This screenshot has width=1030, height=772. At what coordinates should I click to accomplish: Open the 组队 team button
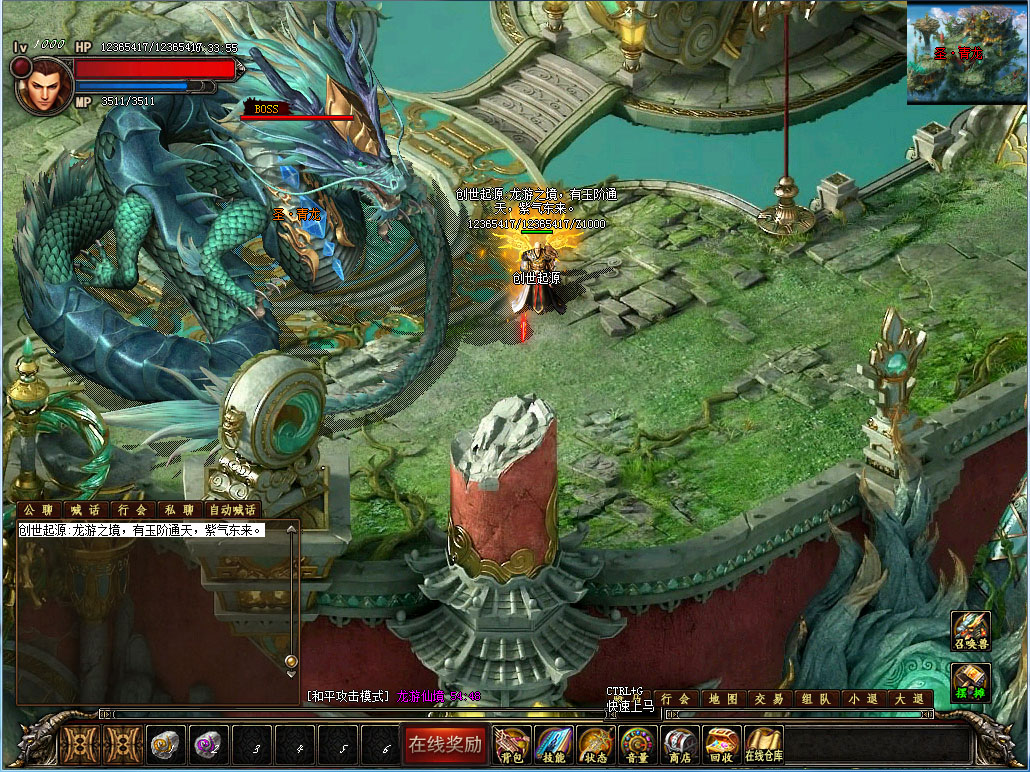815,699
